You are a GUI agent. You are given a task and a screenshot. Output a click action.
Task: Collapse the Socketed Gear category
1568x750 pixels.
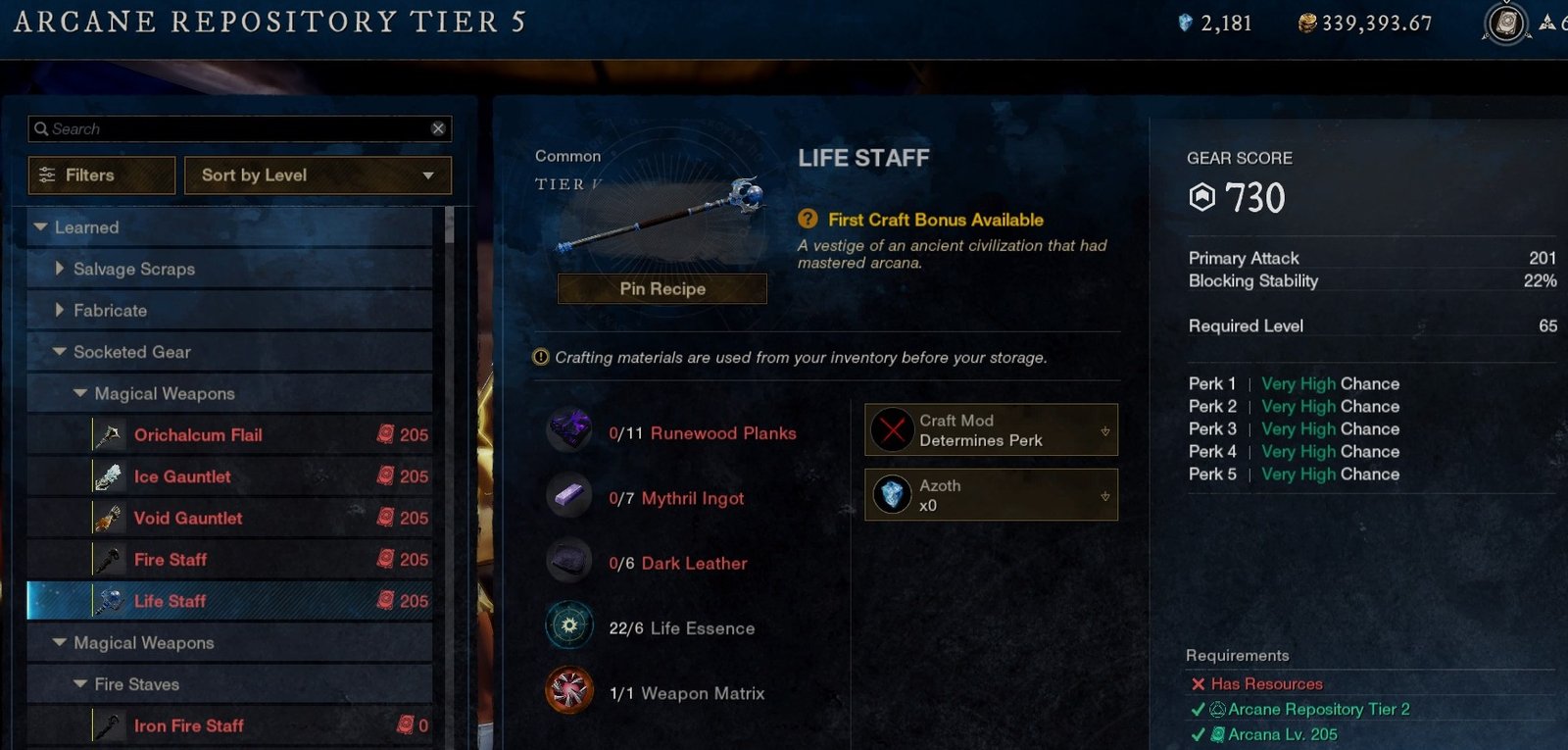pyautogui.click(x=60, y=352)
